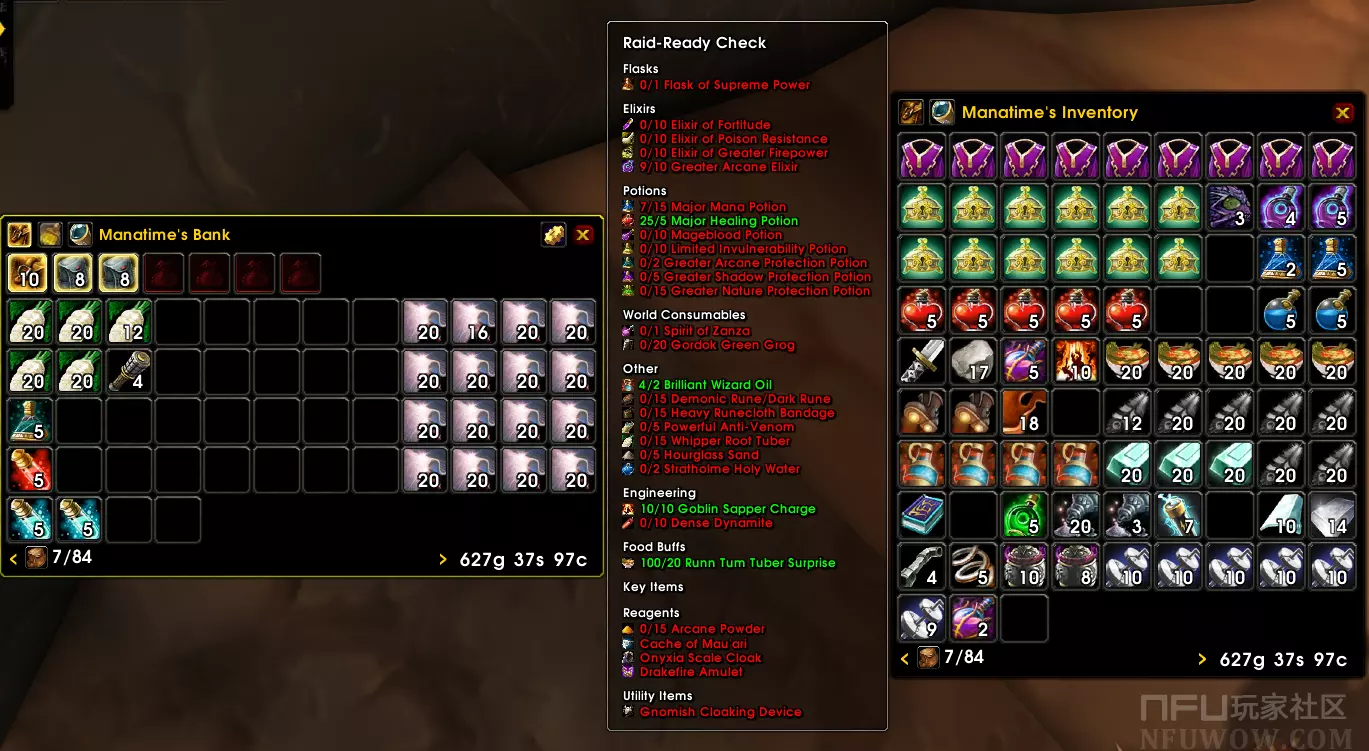
Task: Click the bag icon beside 7/84 in the inventory
Action: click(929, 658)
